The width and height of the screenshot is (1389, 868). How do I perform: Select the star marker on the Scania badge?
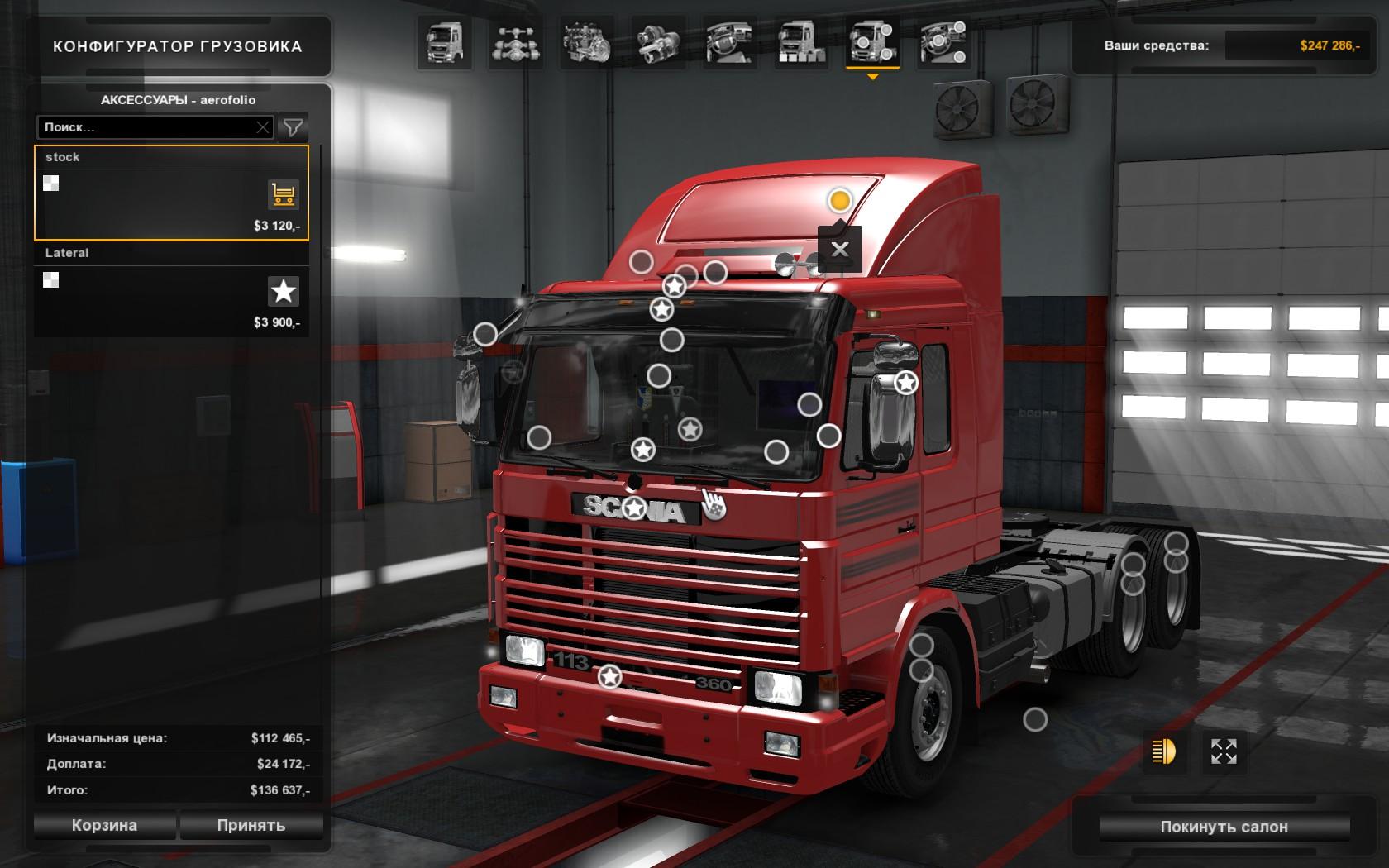[634, 508]
